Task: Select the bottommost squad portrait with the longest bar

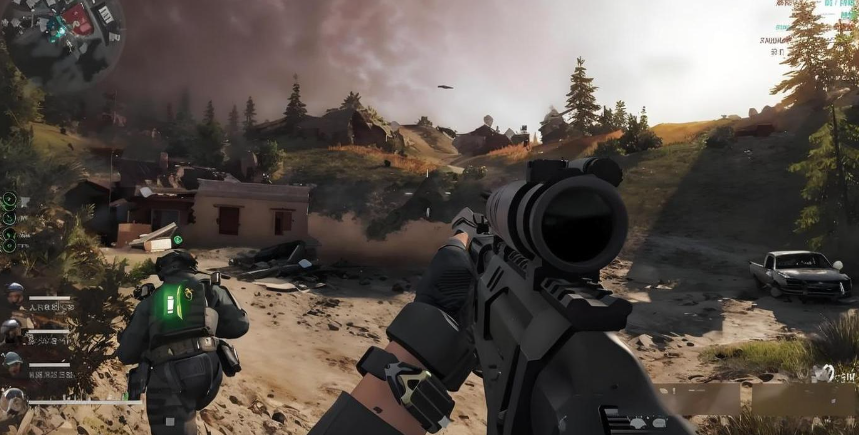Action: click(13, 399)
